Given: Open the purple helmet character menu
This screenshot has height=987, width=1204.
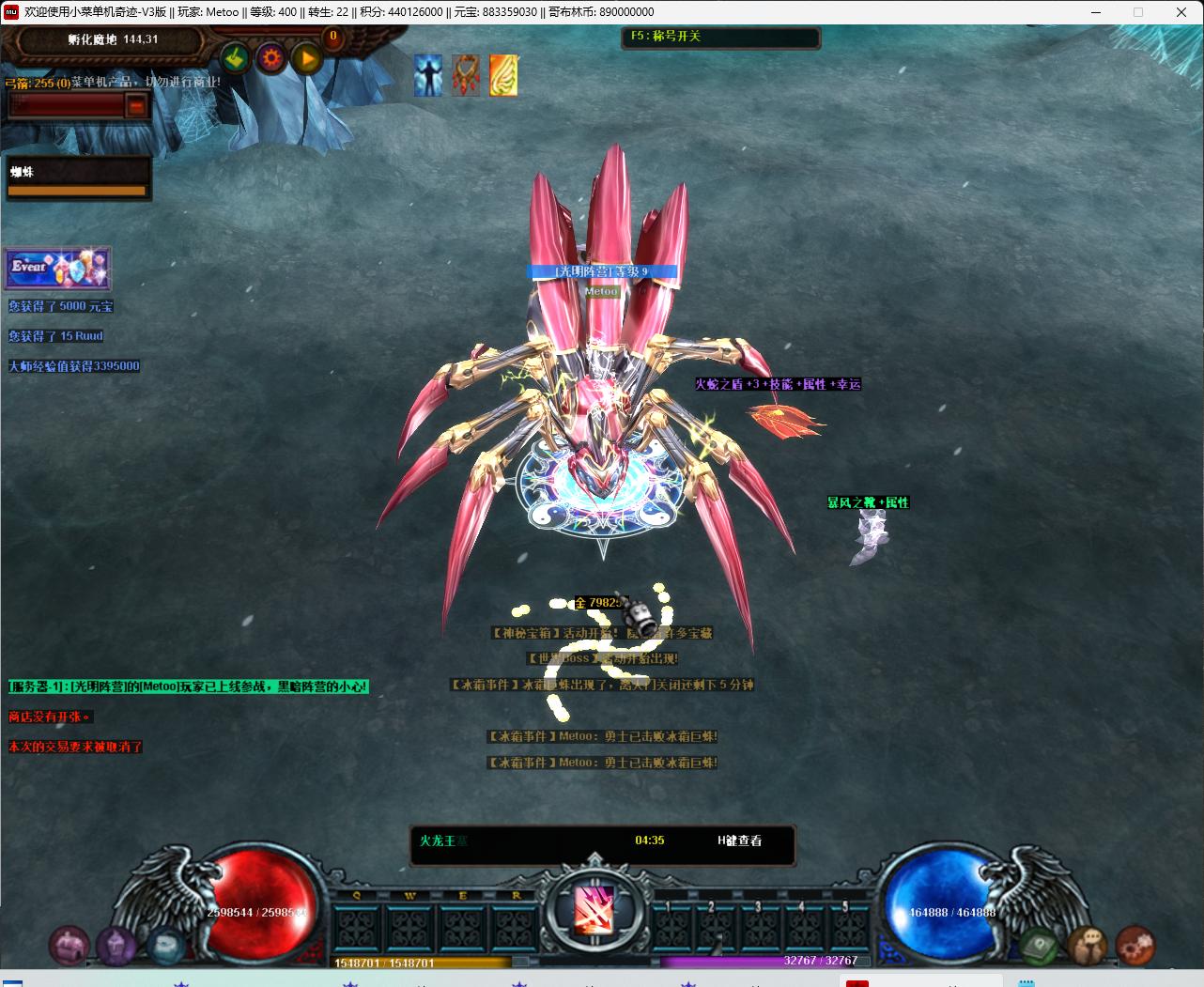Looking at the screenshot, I should tap(116, 945).
